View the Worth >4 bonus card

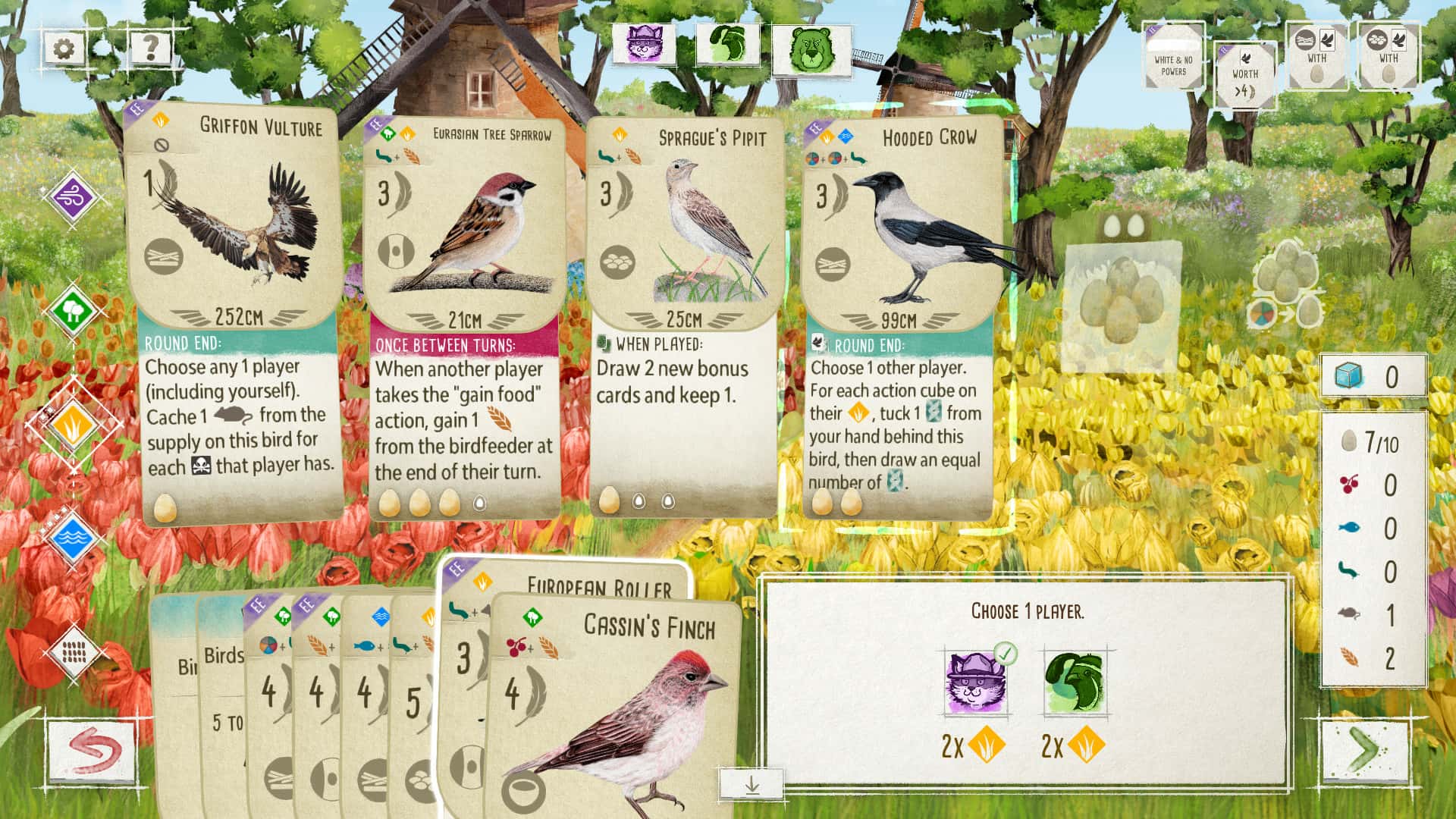tap(1246, 76)
